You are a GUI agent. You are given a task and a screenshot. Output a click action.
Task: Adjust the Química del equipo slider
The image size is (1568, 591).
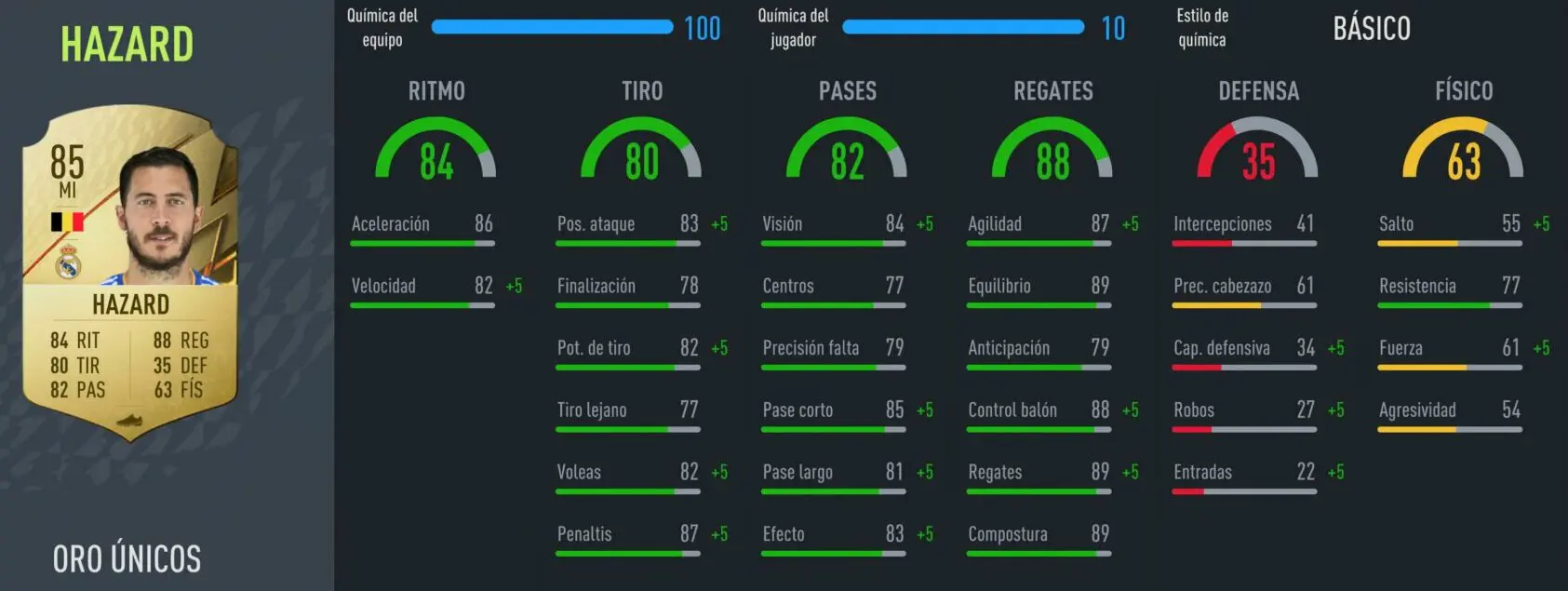[552, 27]
